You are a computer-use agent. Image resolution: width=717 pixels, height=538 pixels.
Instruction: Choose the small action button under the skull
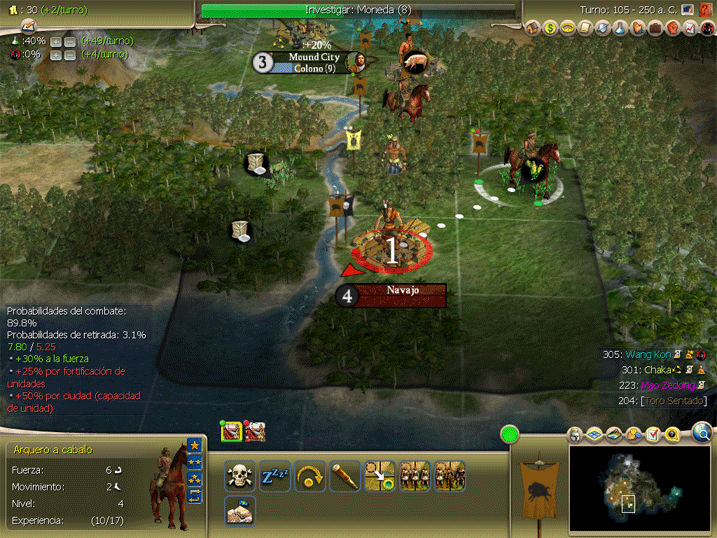[x=238, y=510]
